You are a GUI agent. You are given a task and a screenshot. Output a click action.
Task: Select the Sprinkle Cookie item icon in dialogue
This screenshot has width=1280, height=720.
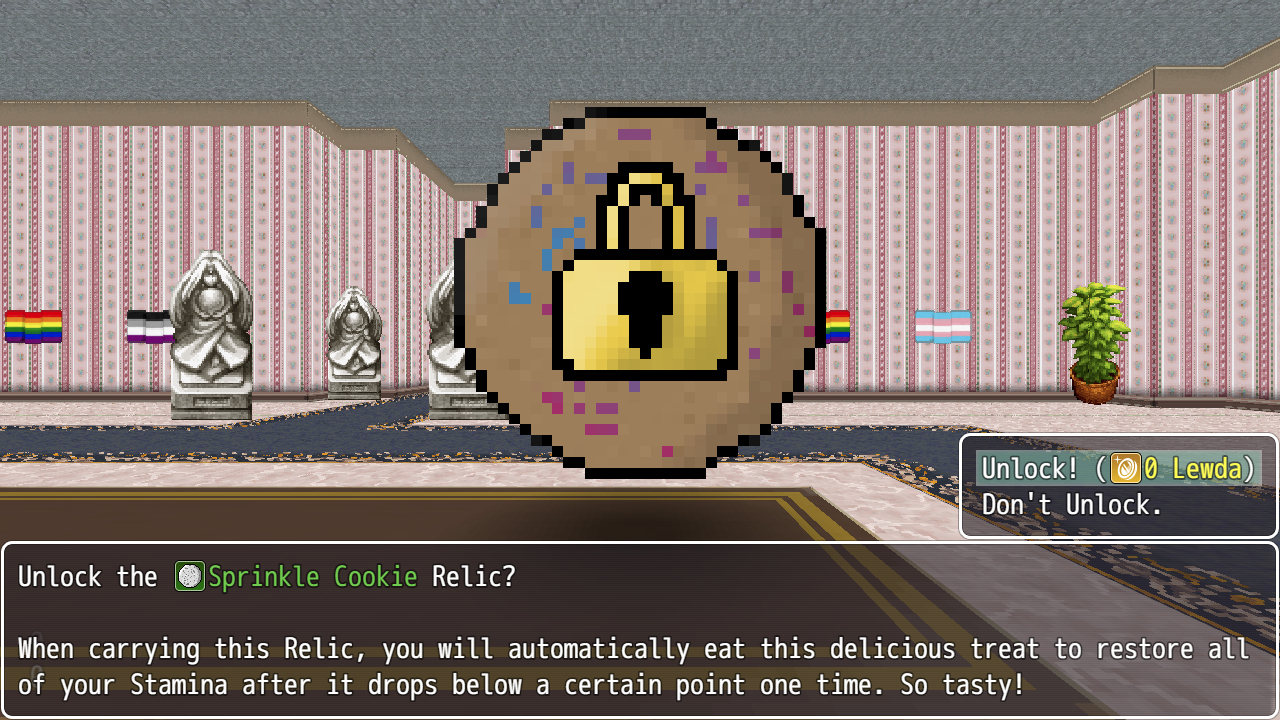click(x=189, y=577)
